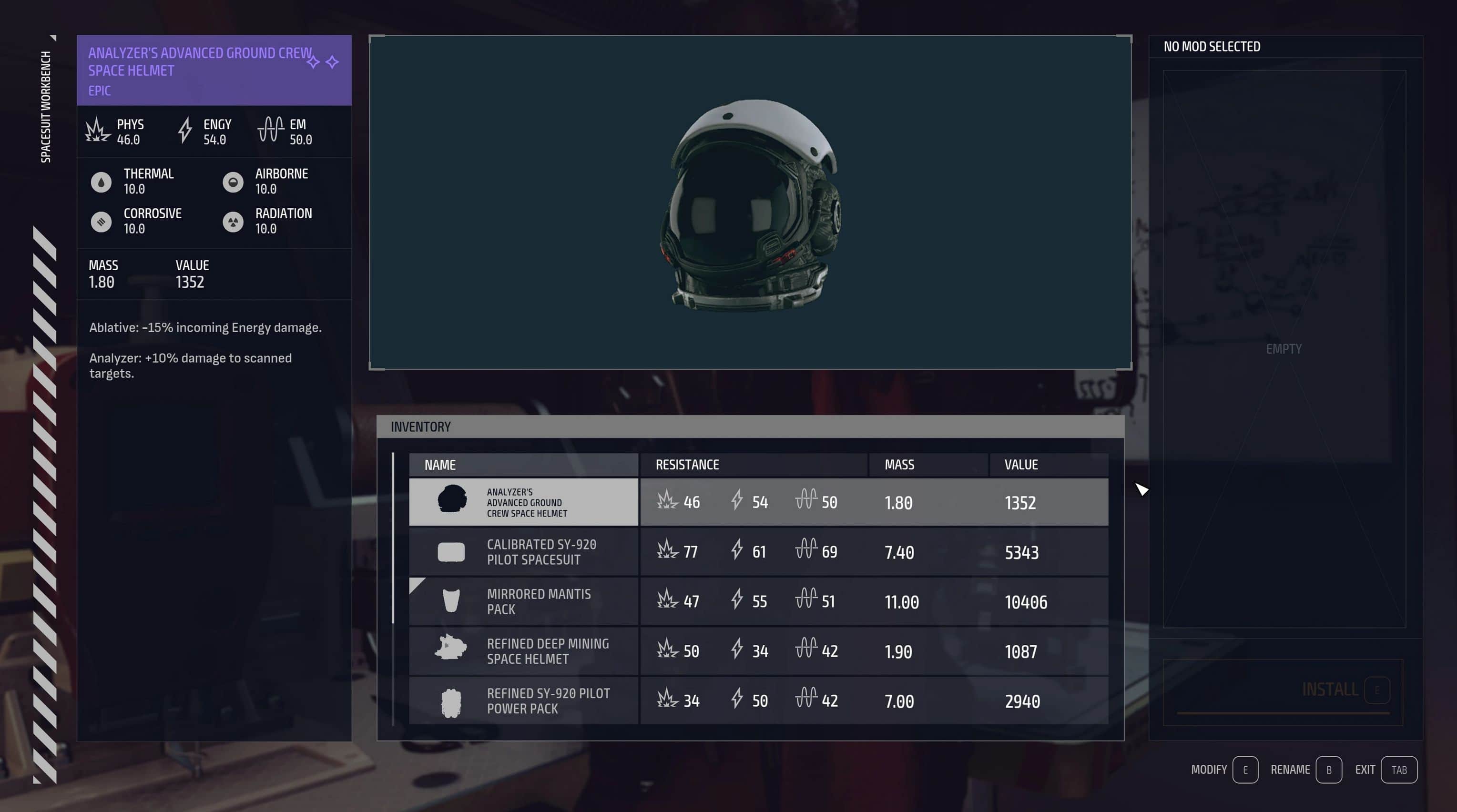Select Analyzer's Advanced Ground Crew Space Helmet row

click(x=758, y=502)
